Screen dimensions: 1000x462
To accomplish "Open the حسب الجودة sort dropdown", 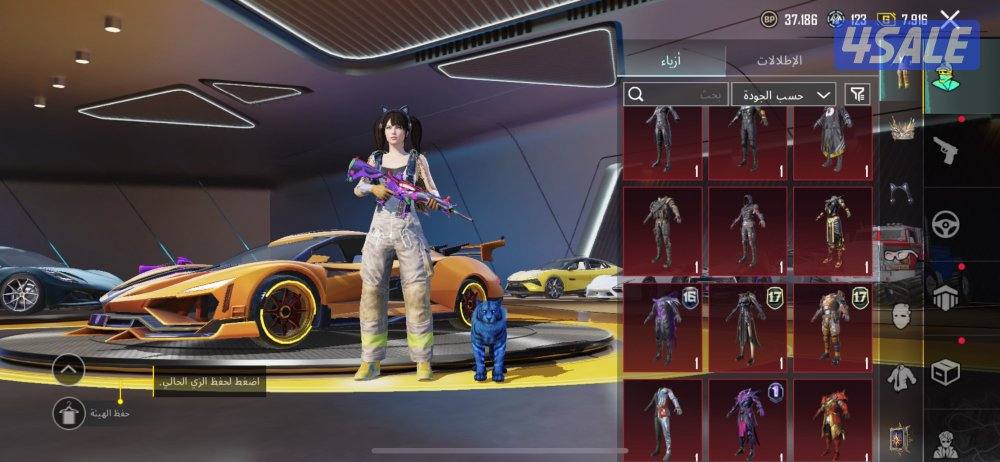I will click(x=784, y=94).
